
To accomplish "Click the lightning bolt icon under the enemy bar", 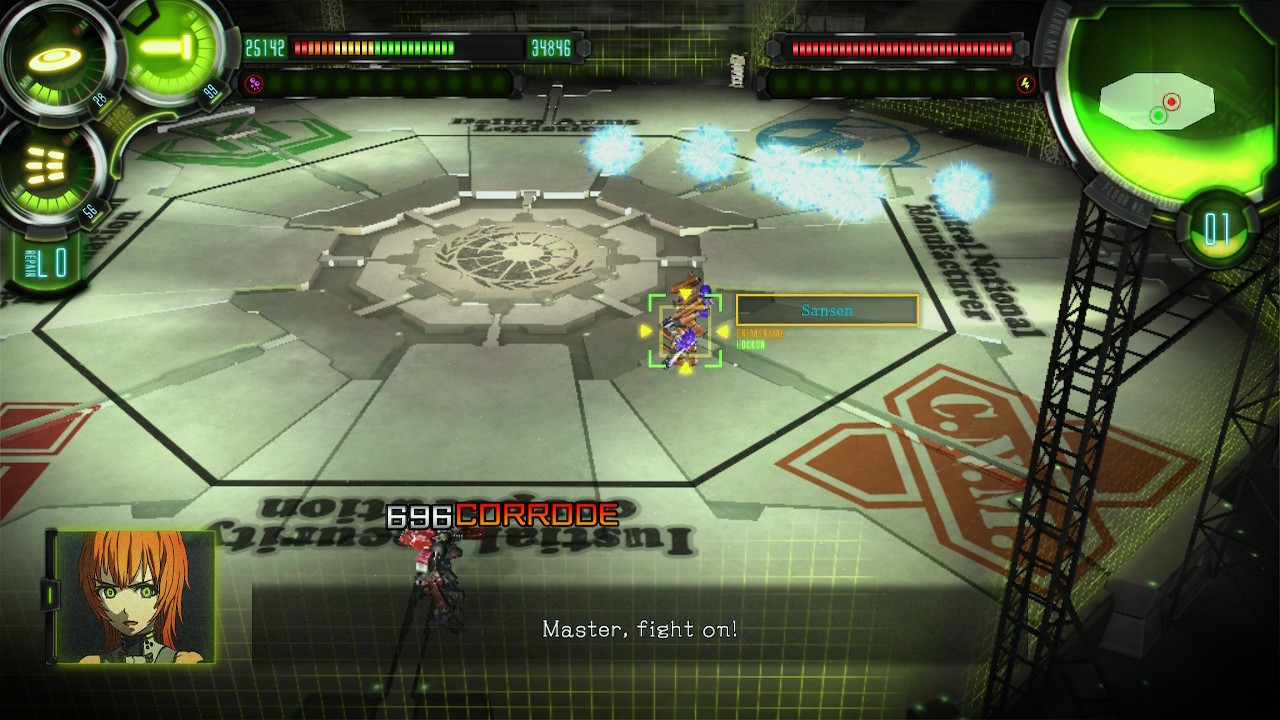I will click(1025, 84).
